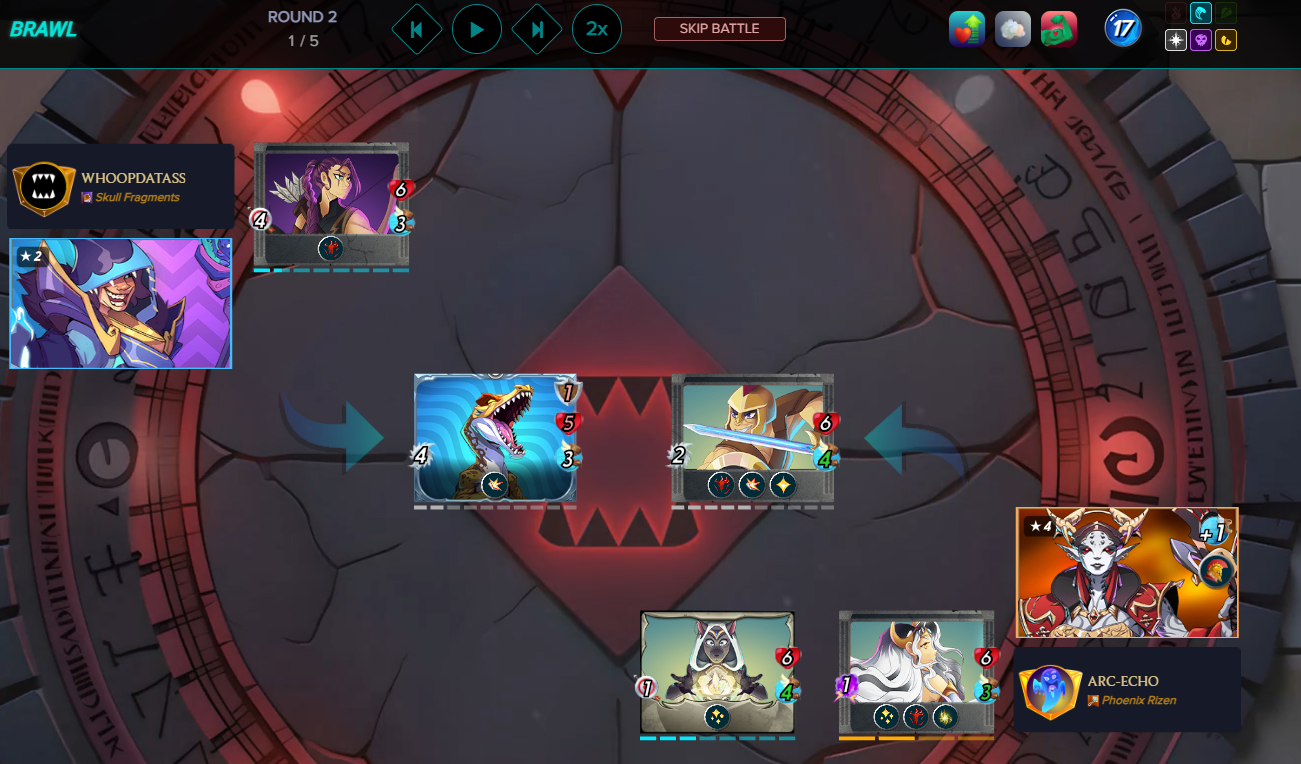Jump back to the previous round
The image size is (1301, 764).
pos(416,29)
